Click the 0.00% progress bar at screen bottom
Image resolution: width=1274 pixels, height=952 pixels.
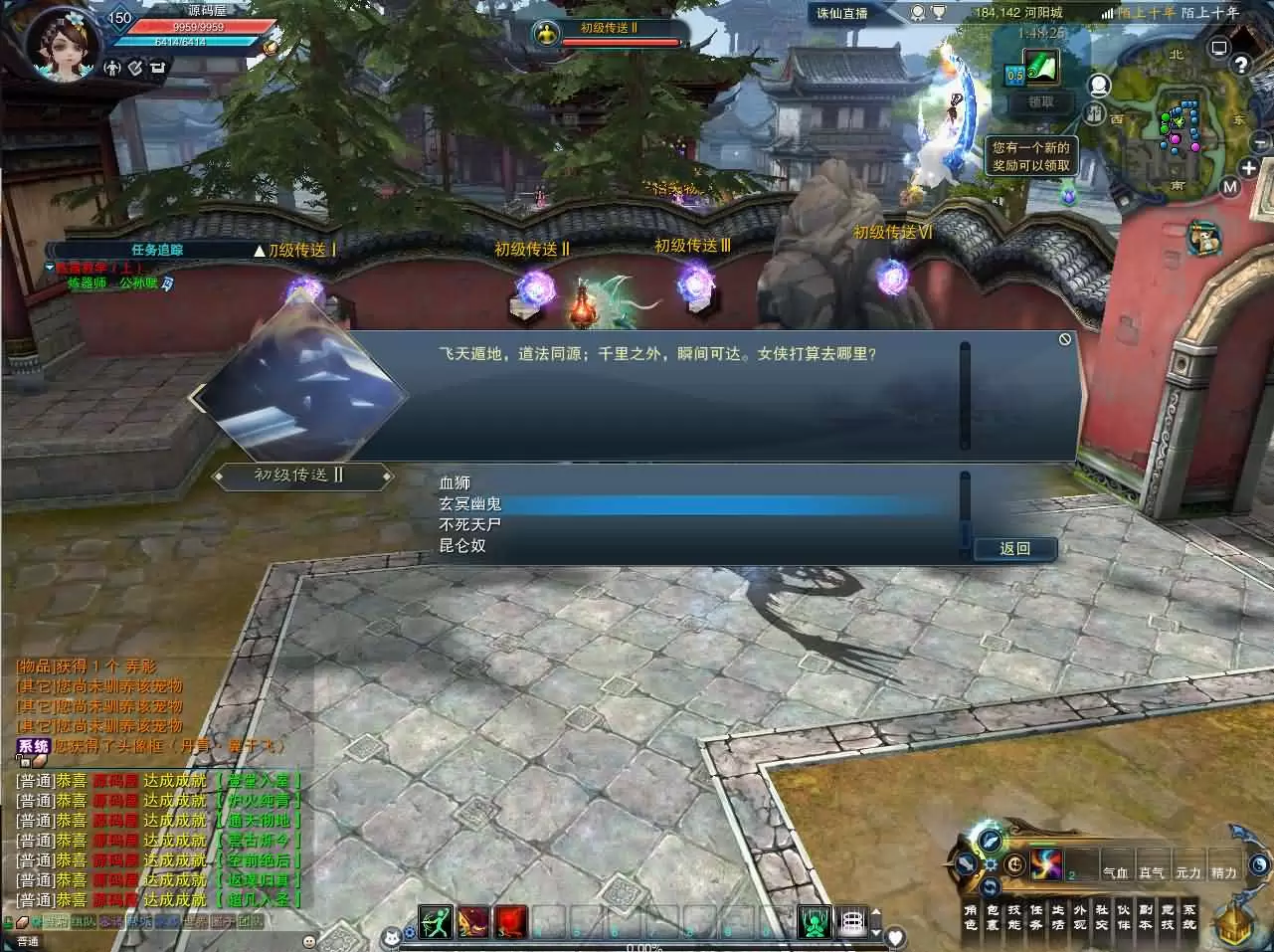tap(641, 948)
